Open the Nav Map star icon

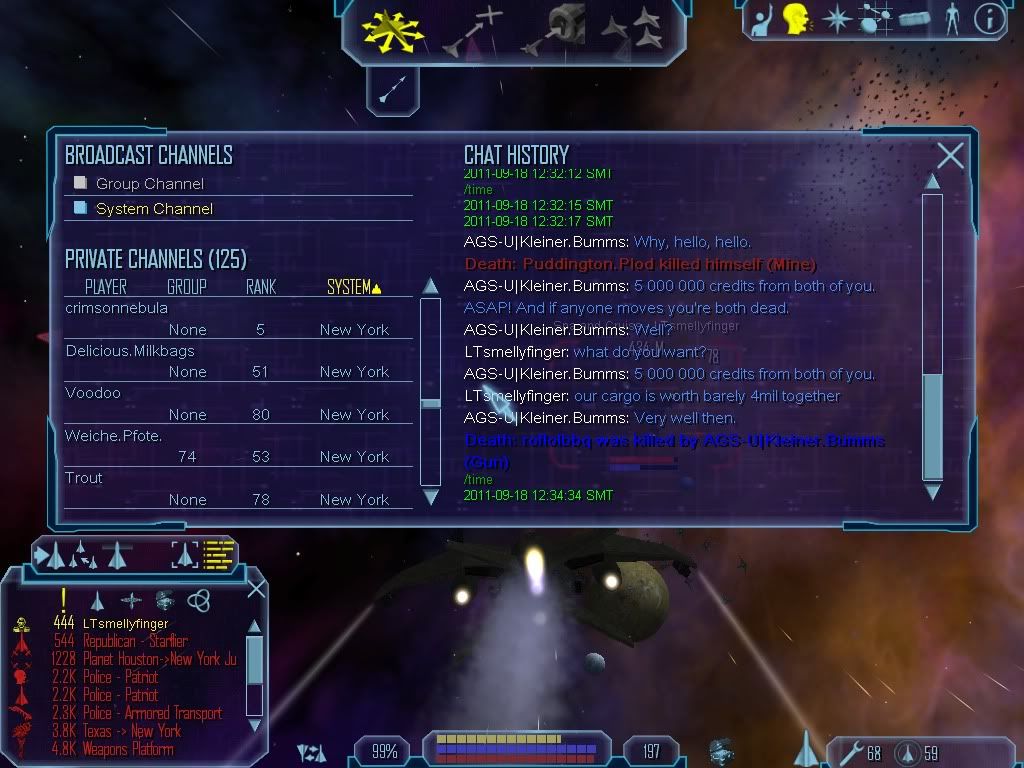pos(836,19)
